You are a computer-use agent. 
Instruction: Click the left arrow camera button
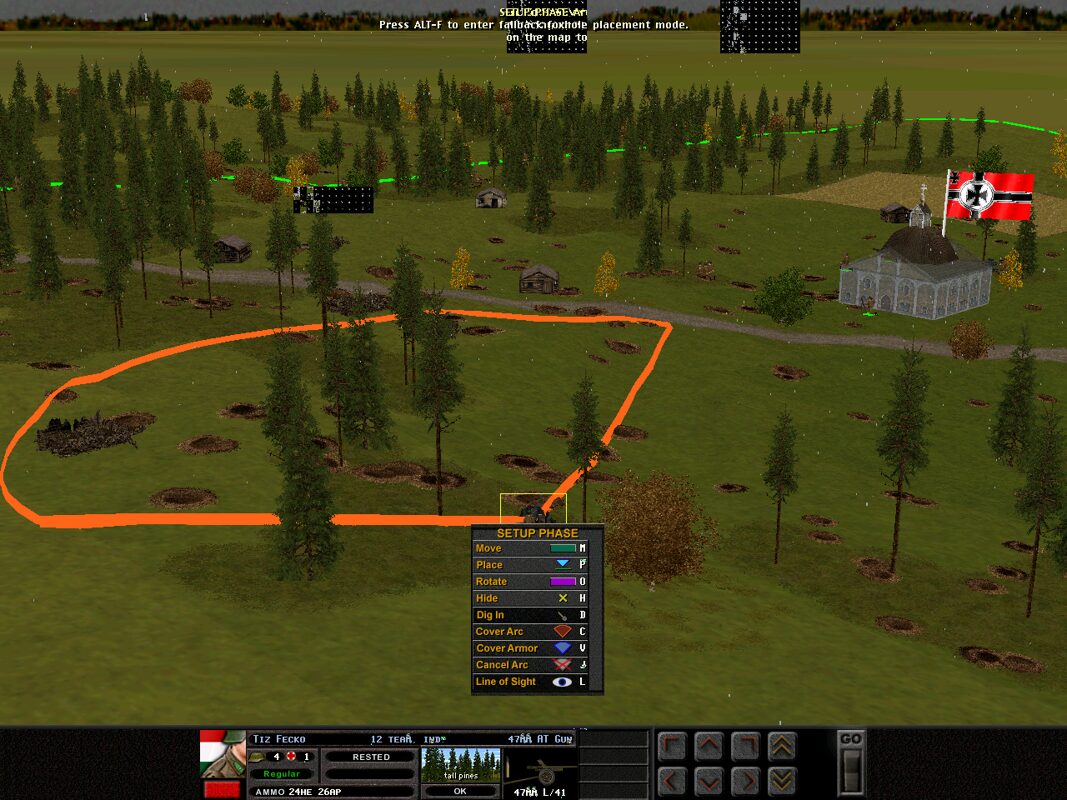point(672,780)
